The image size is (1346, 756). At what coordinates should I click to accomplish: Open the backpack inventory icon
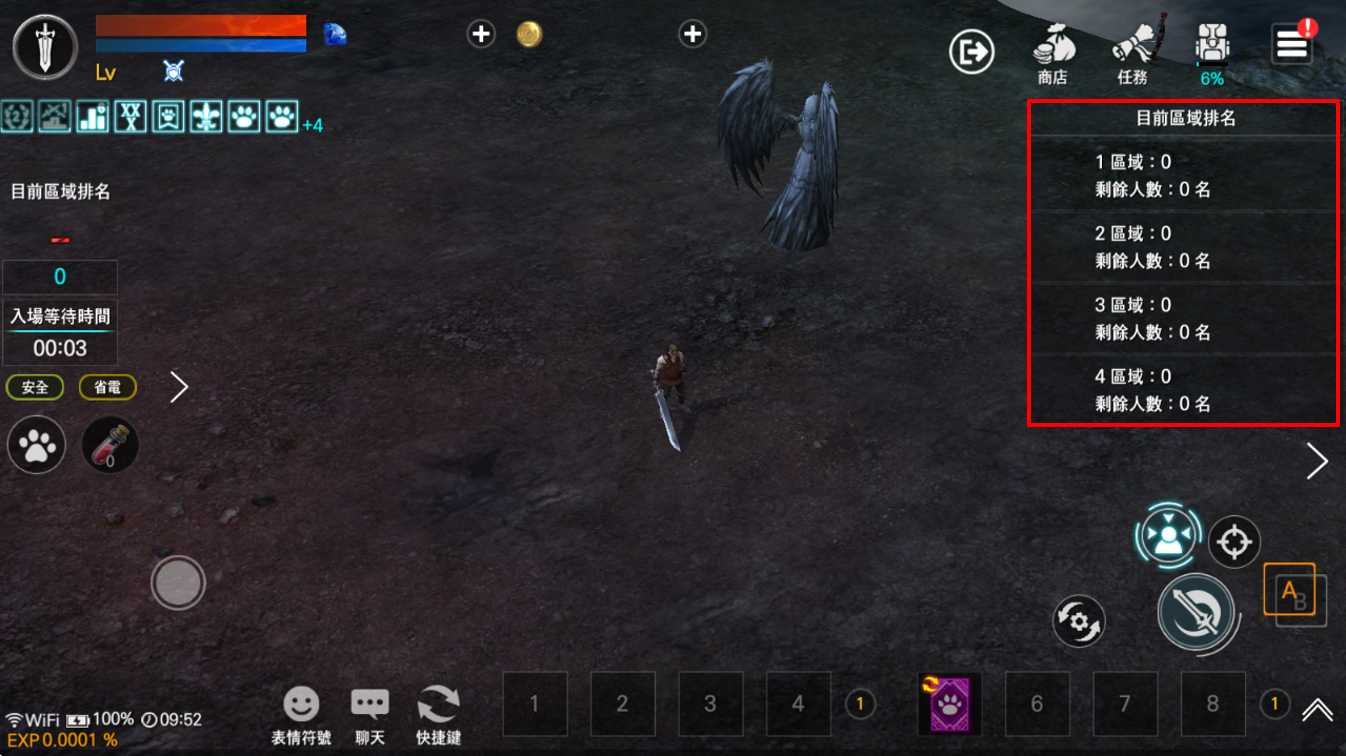(1212, 50)
